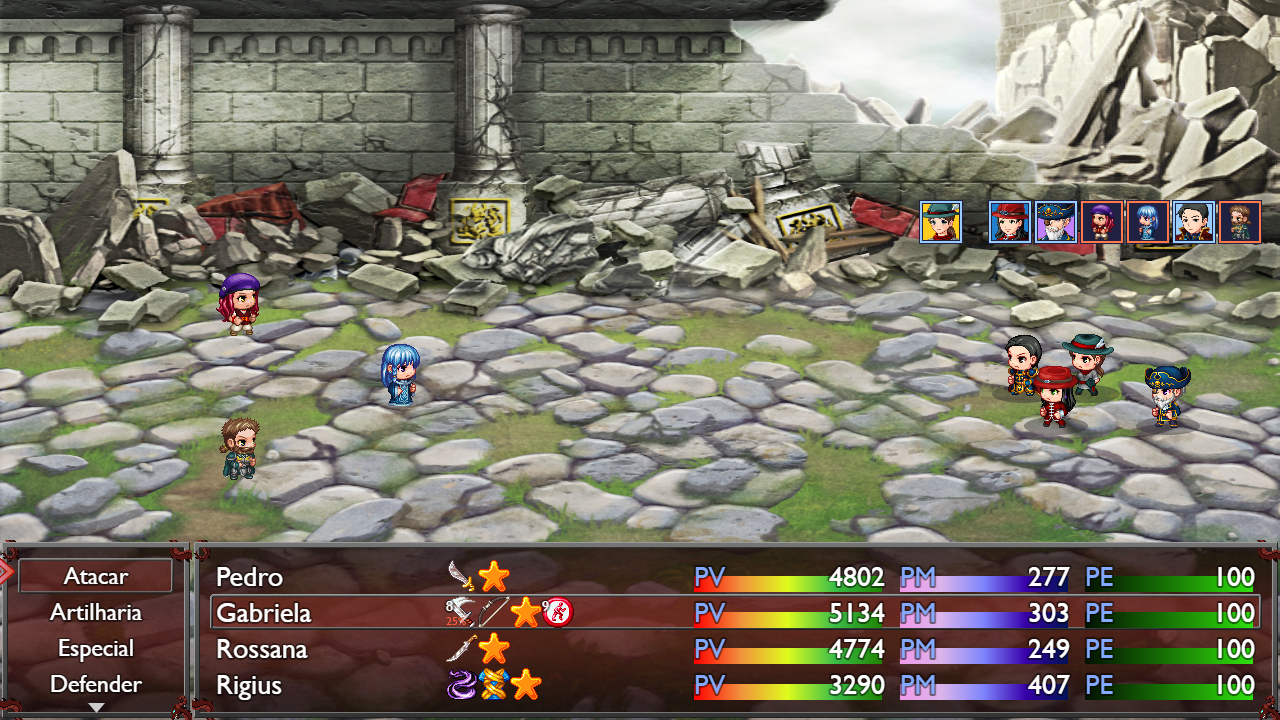The height and width of the screenshot is (720, 1280).
Task: Click the brown-bearded man turn order portrait
Action: (x=1240, y=222)
